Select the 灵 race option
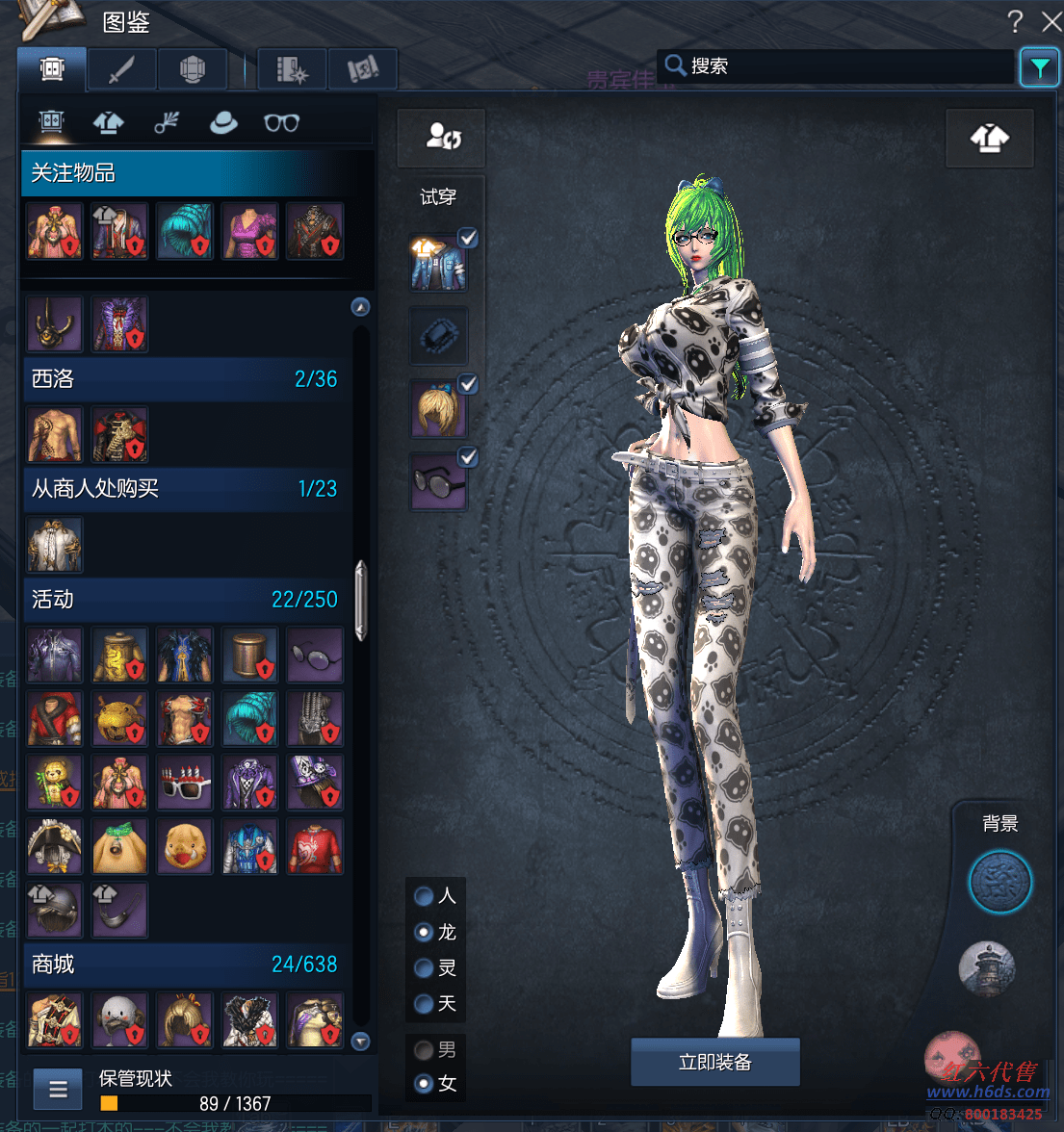Image resolution: width=1064 pixels, height=1132 pixels. pyautogui.click(x=424, y=968)
